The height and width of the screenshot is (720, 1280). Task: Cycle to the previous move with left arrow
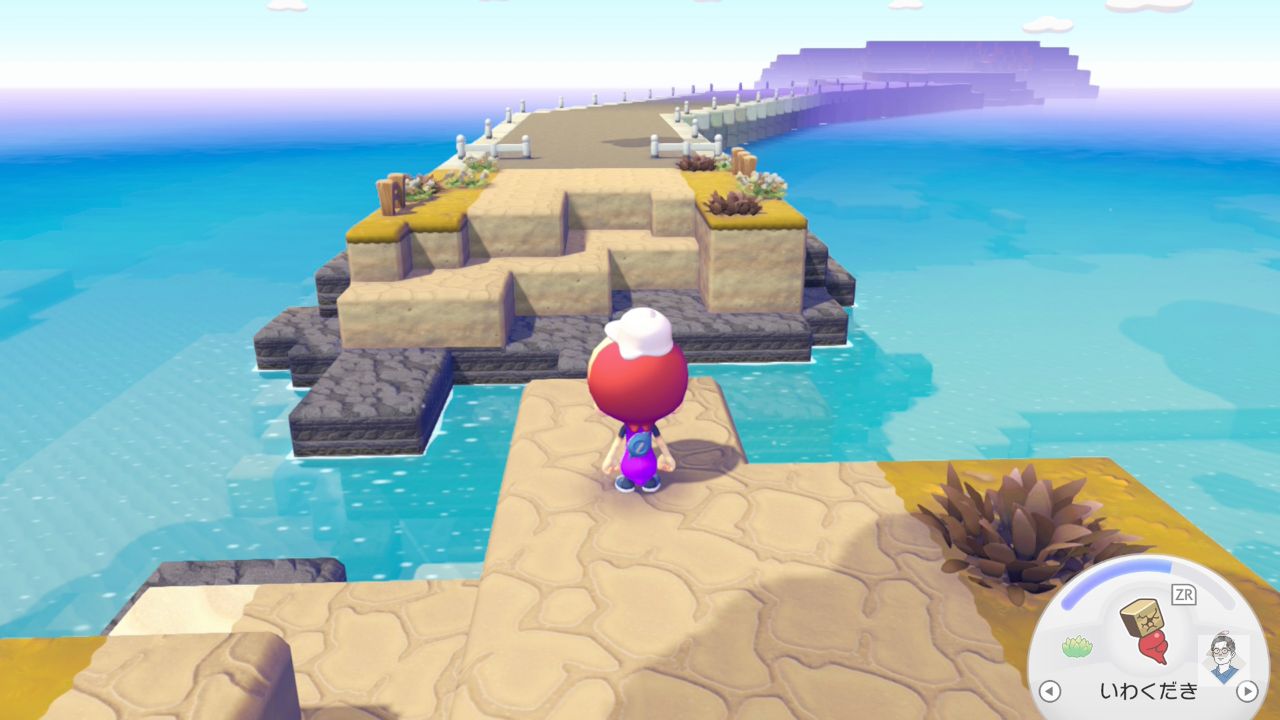[x=1049, y=691]
